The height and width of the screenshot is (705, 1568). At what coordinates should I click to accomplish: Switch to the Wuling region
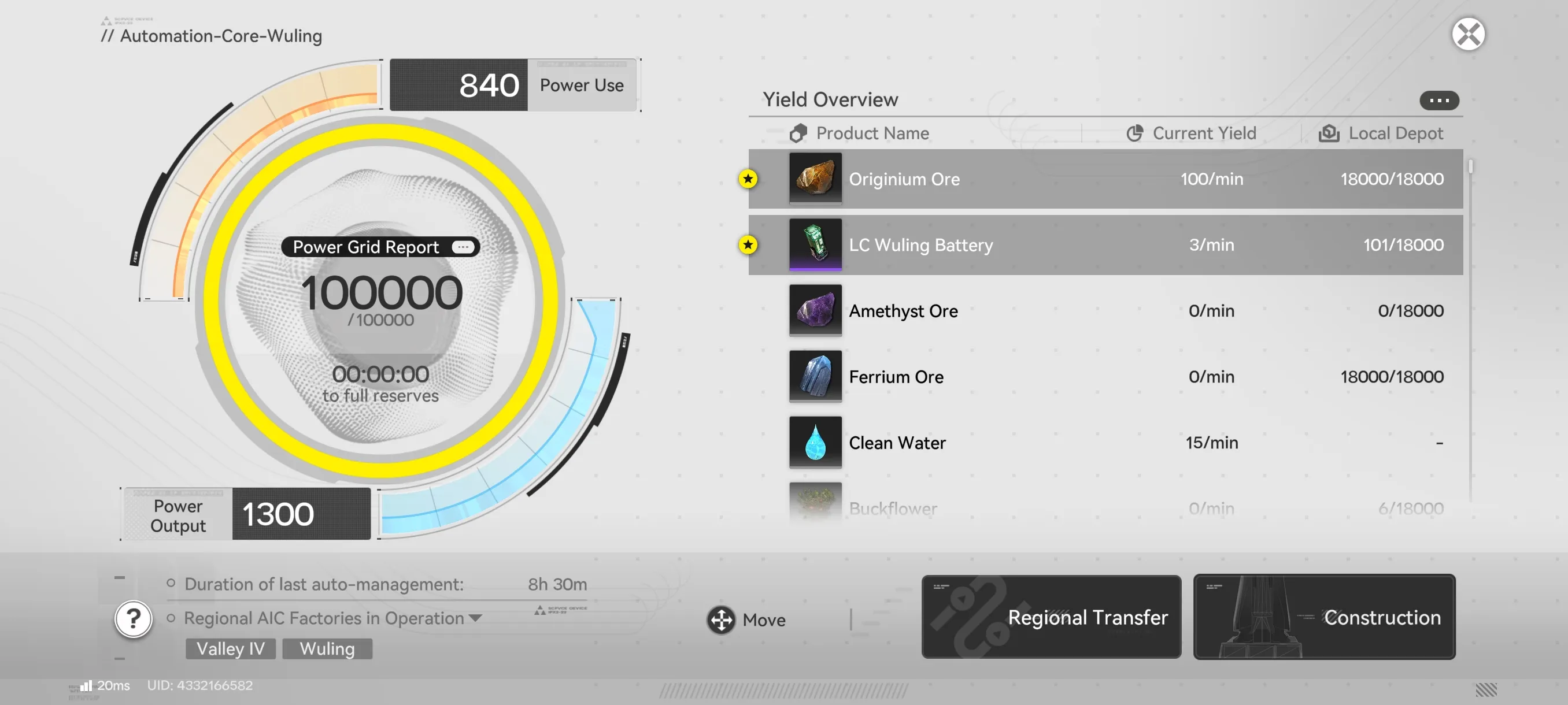327,648
